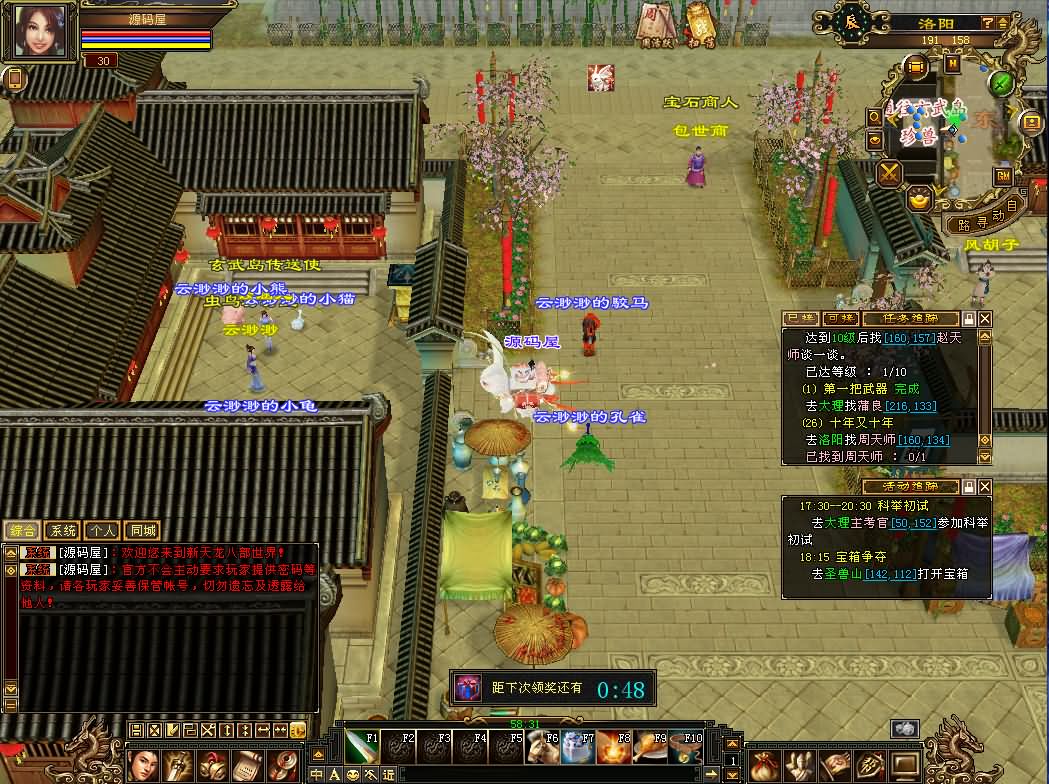Open the rabbit buff icon at top
This screenshot has width=1049, height=784.
(x=600, y=77)
